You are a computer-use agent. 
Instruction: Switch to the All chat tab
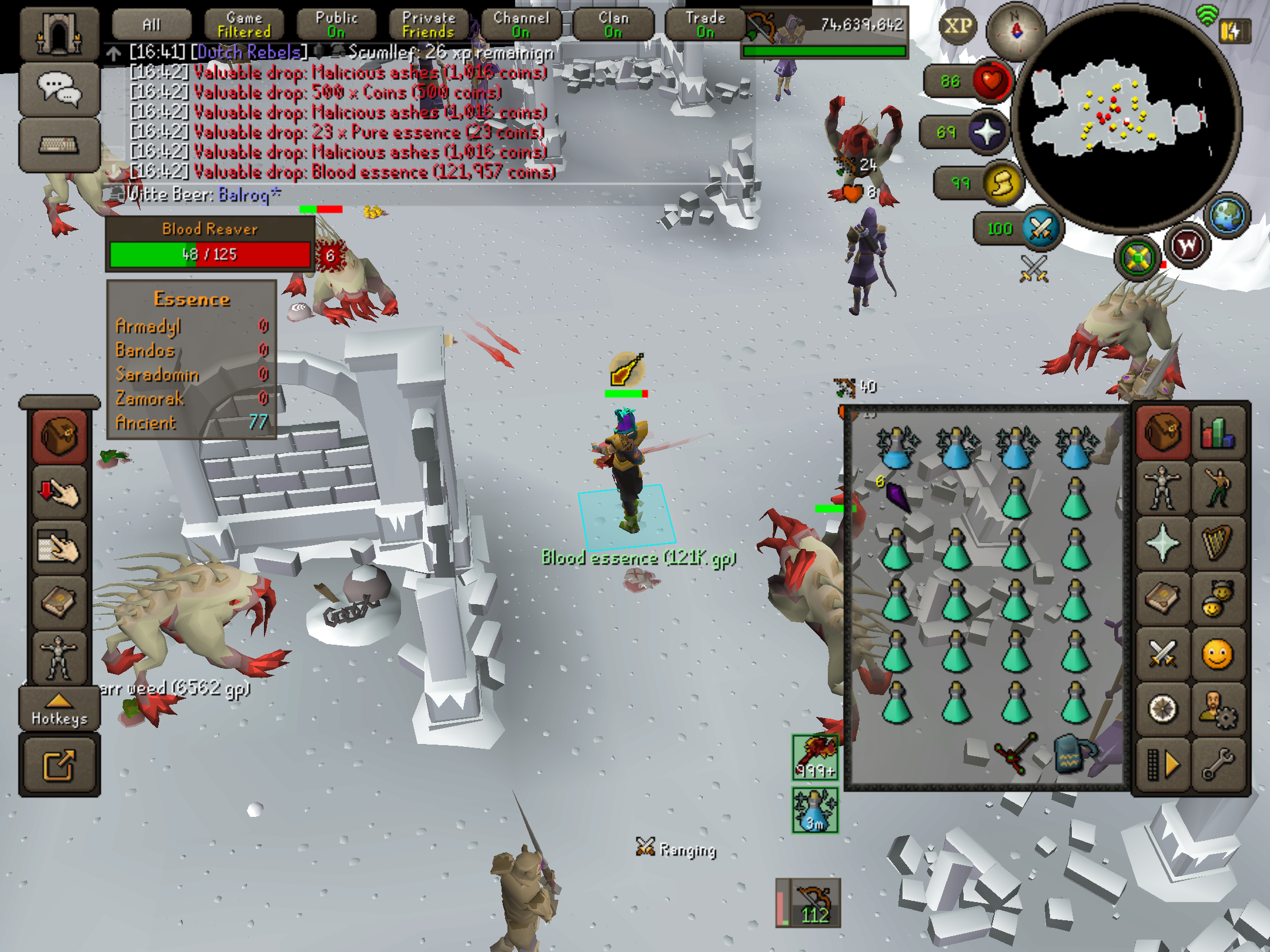pyautogui.click(x=151, y=25)
